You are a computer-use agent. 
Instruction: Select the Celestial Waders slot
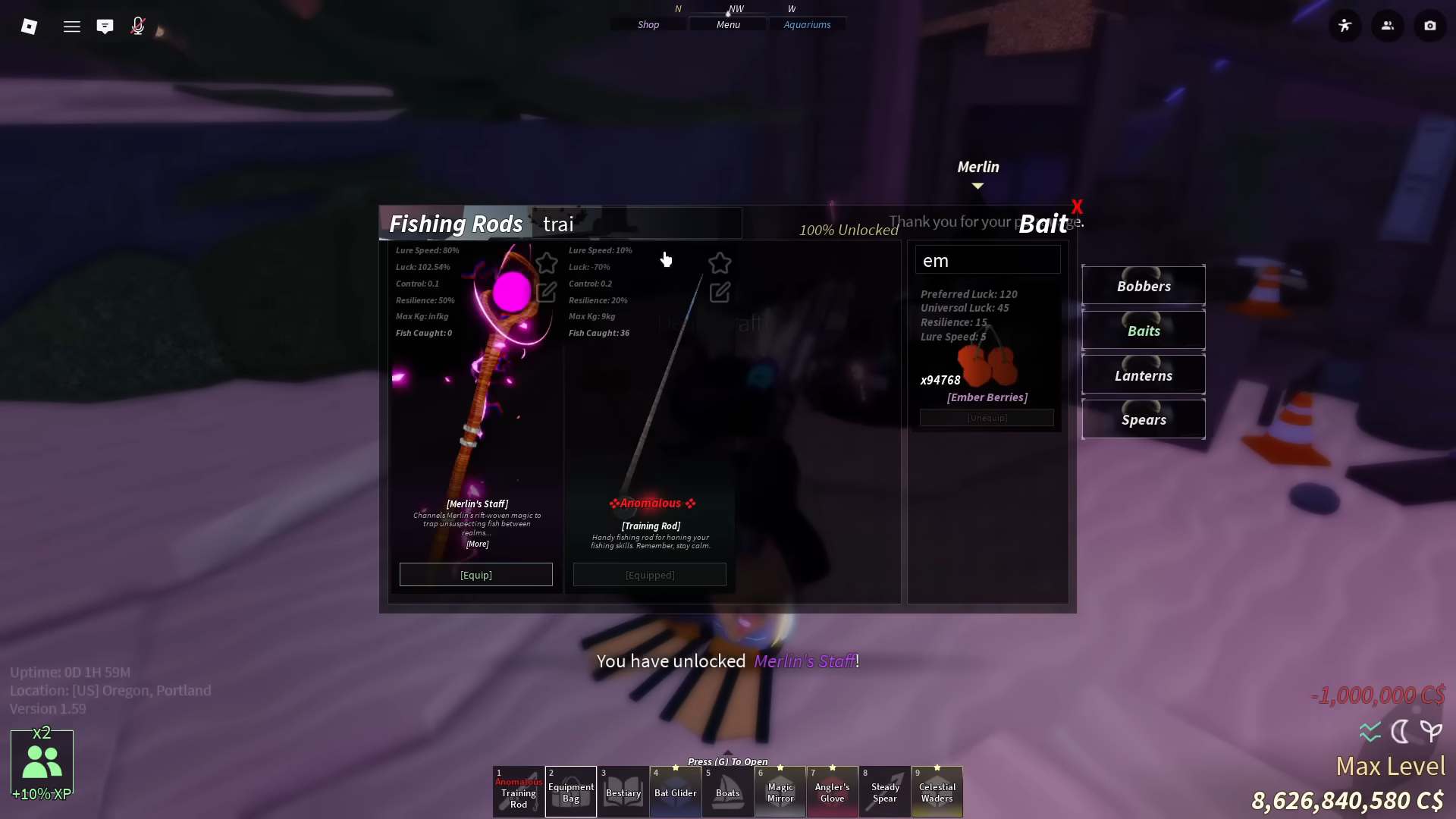937,792
